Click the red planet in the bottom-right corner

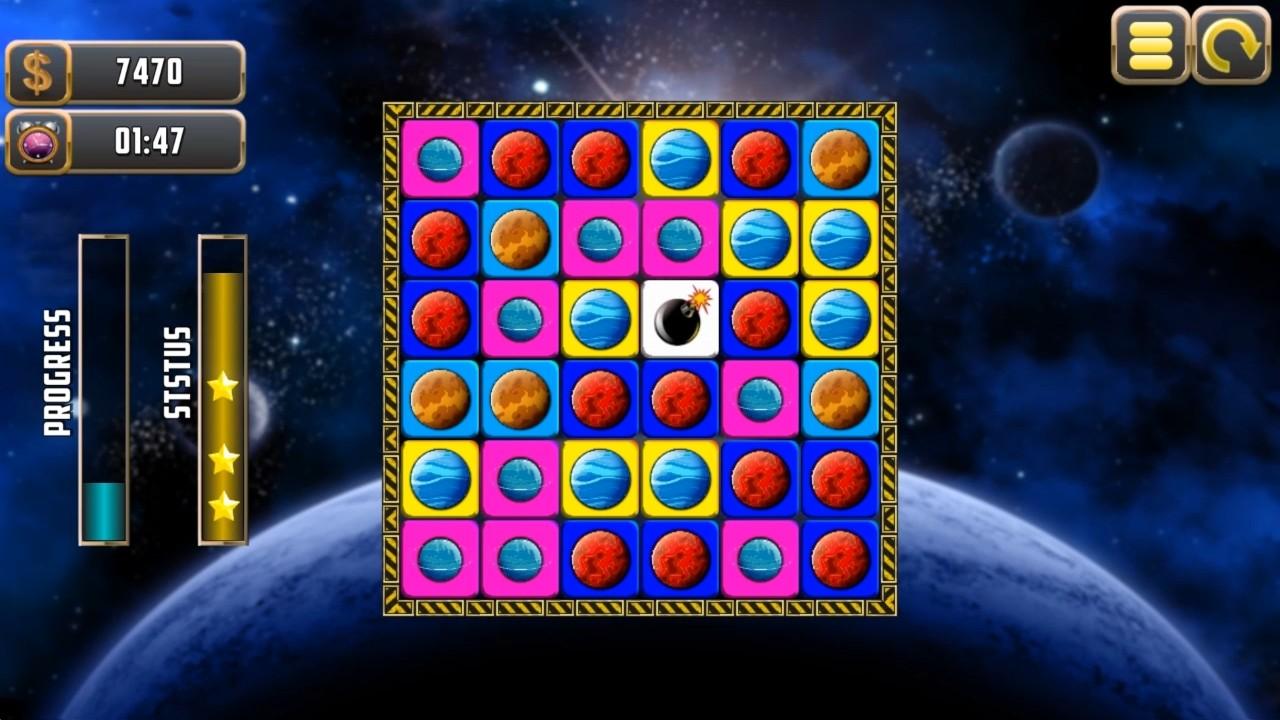coord(841,560)
